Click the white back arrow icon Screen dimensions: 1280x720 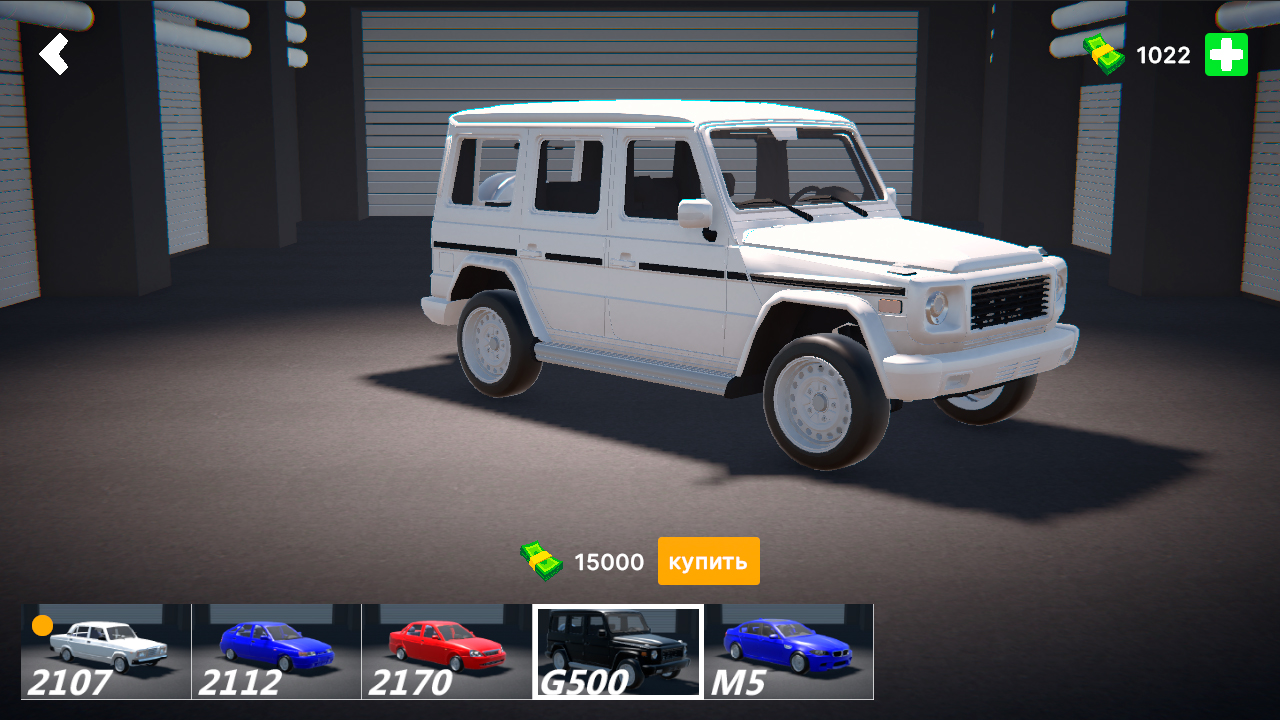(55, 55)
